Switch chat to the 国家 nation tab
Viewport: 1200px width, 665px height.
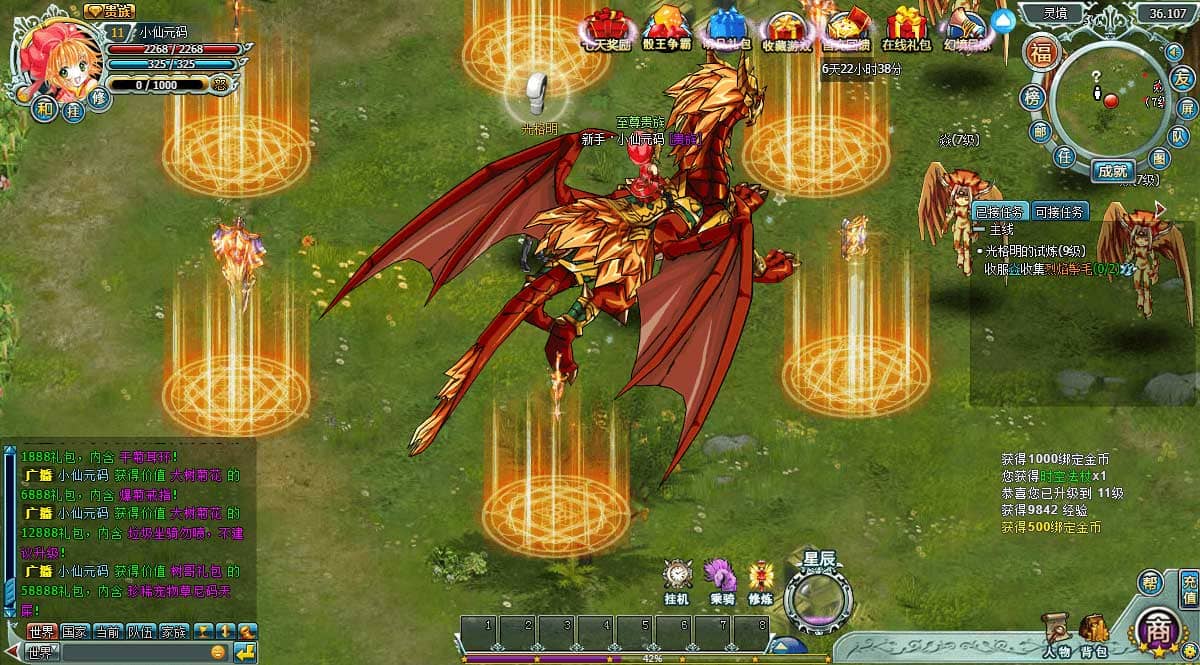pyautogui.click(x=74, y=632)
